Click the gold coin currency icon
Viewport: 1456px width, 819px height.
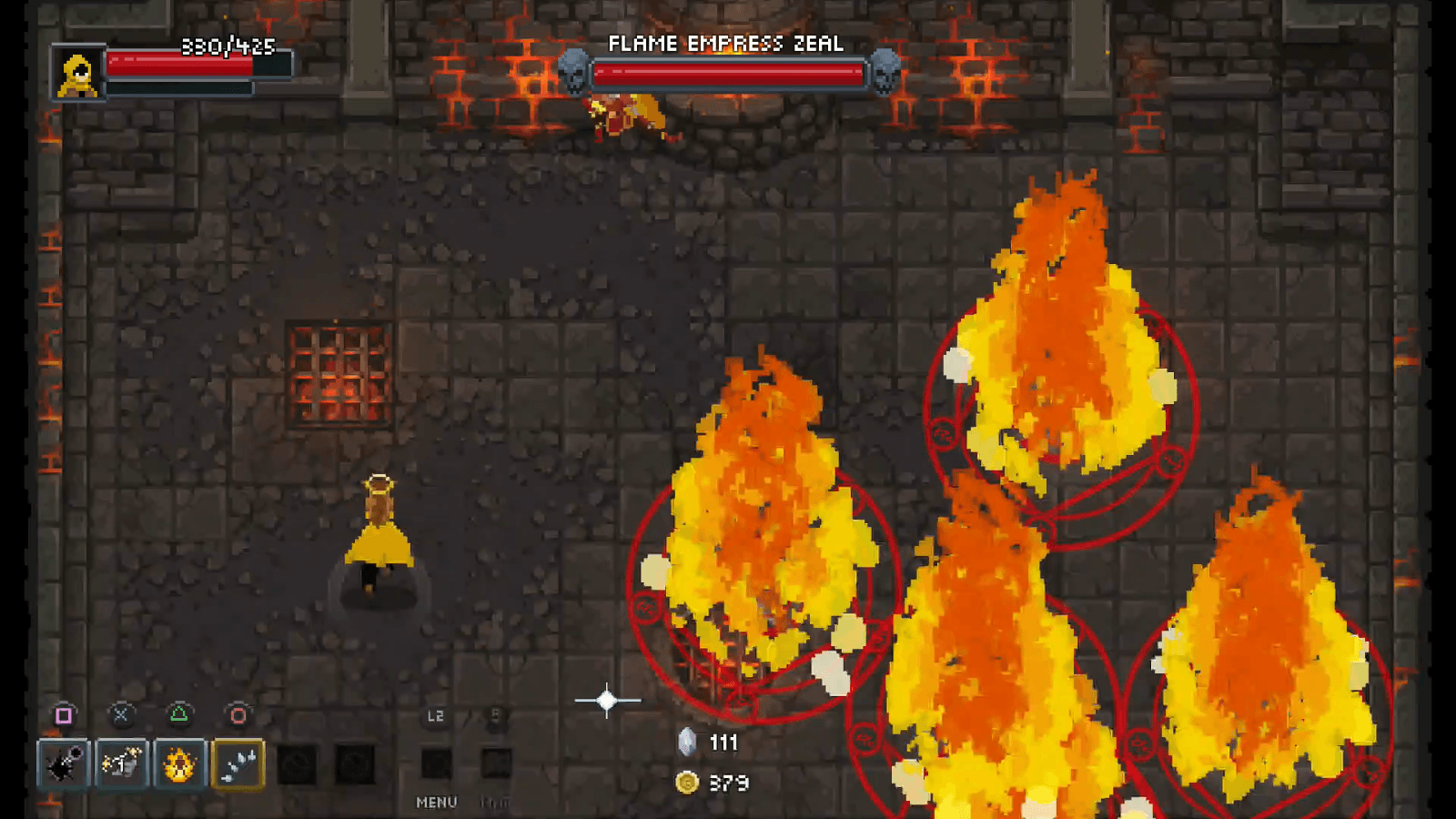[x=687, y=781]
